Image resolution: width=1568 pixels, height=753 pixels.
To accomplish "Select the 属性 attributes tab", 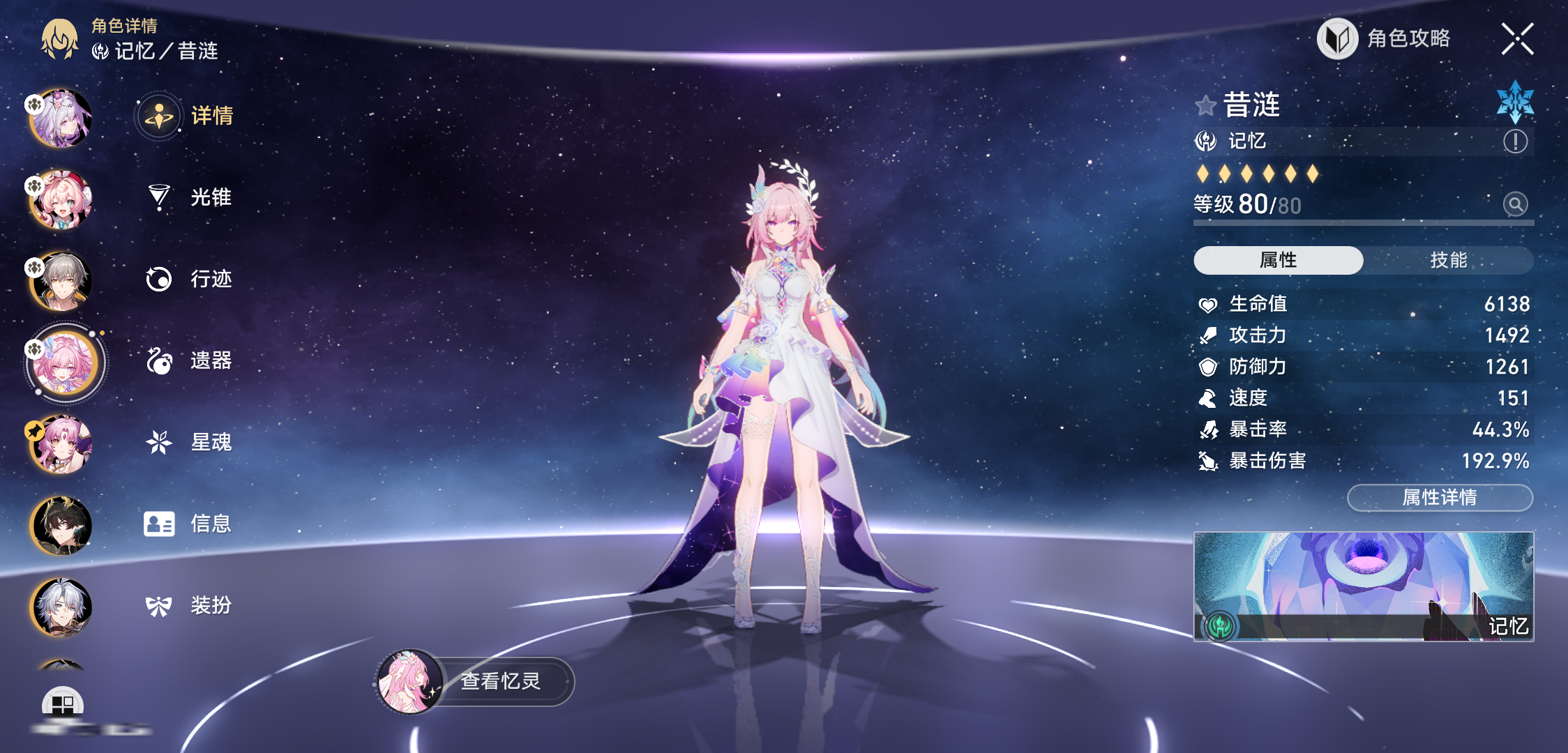I will tap(1278, 260).
